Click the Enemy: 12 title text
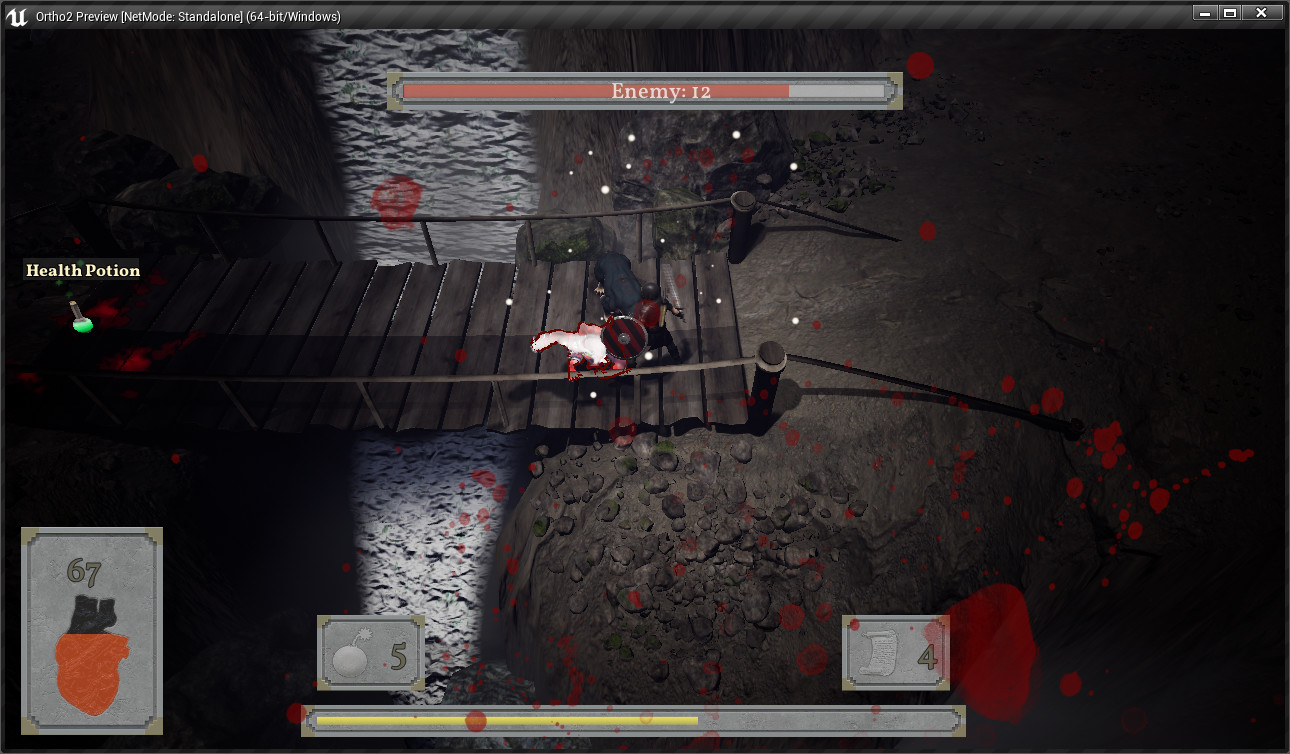Screen dimensions: 1290x754 [x=659, y=90]
